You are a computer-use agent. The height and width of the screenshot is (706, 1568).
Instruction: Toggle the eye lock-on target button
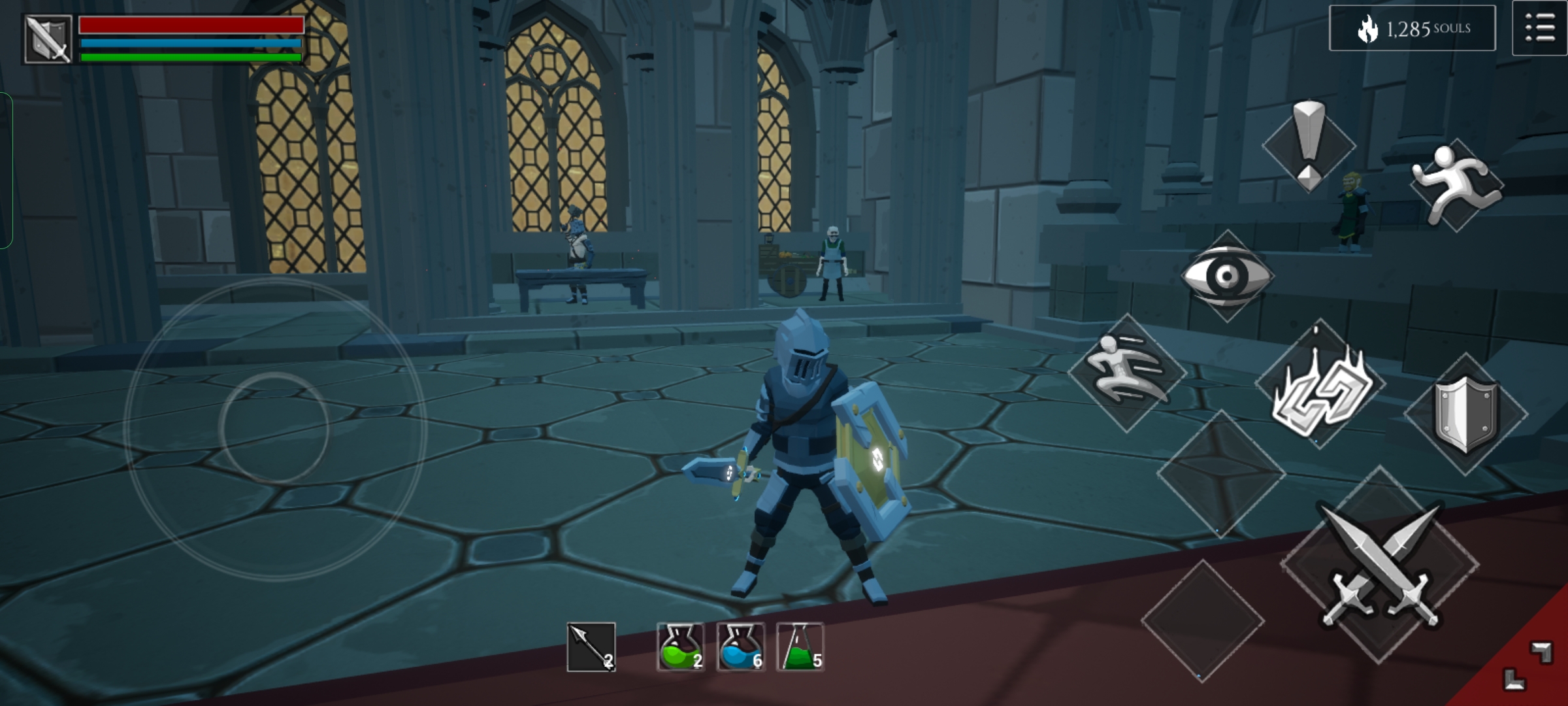click(x=1227, y=276)
